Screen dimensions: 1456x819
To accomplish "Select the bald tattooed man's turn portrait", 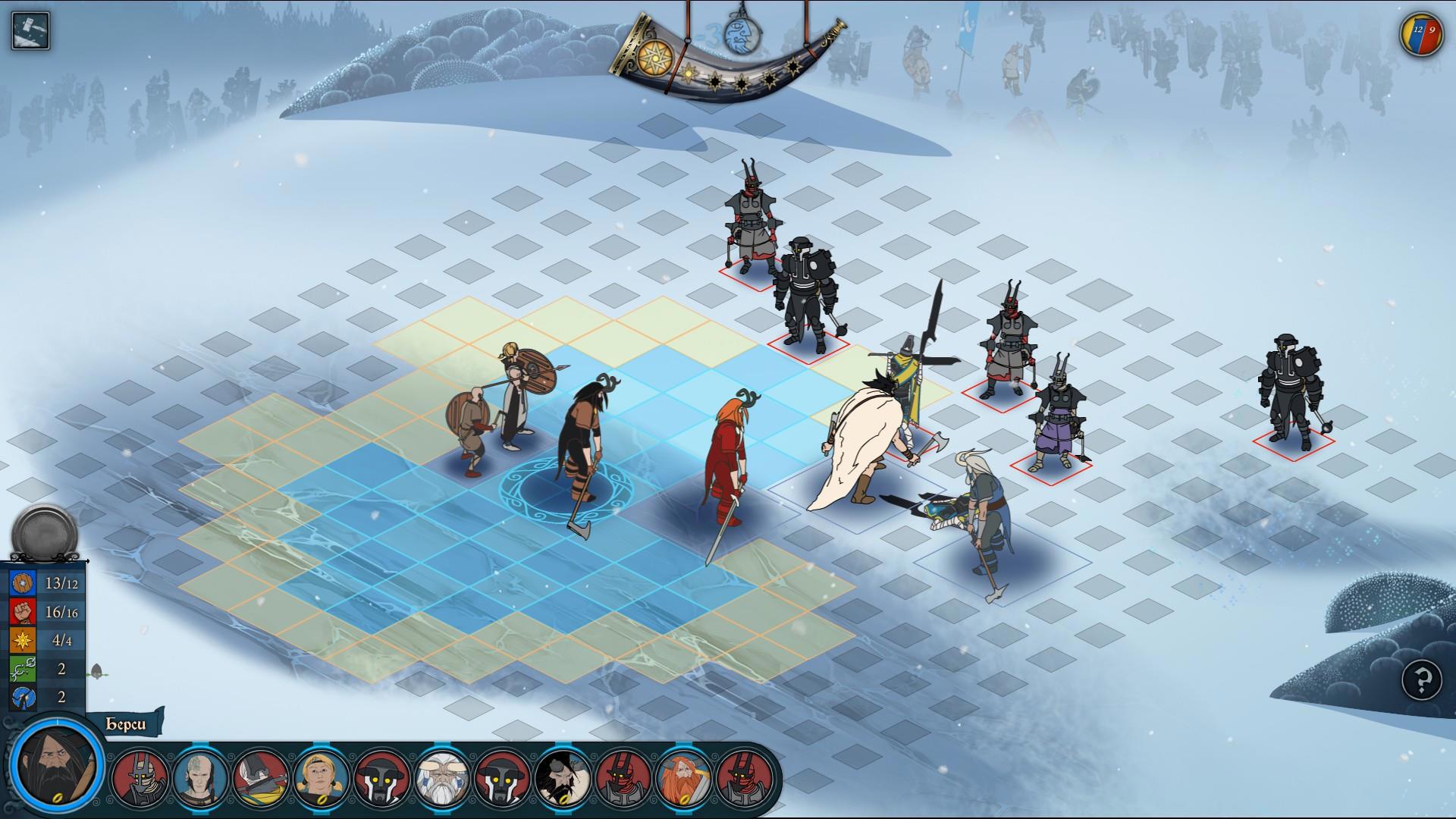I will tap(200, 778).
